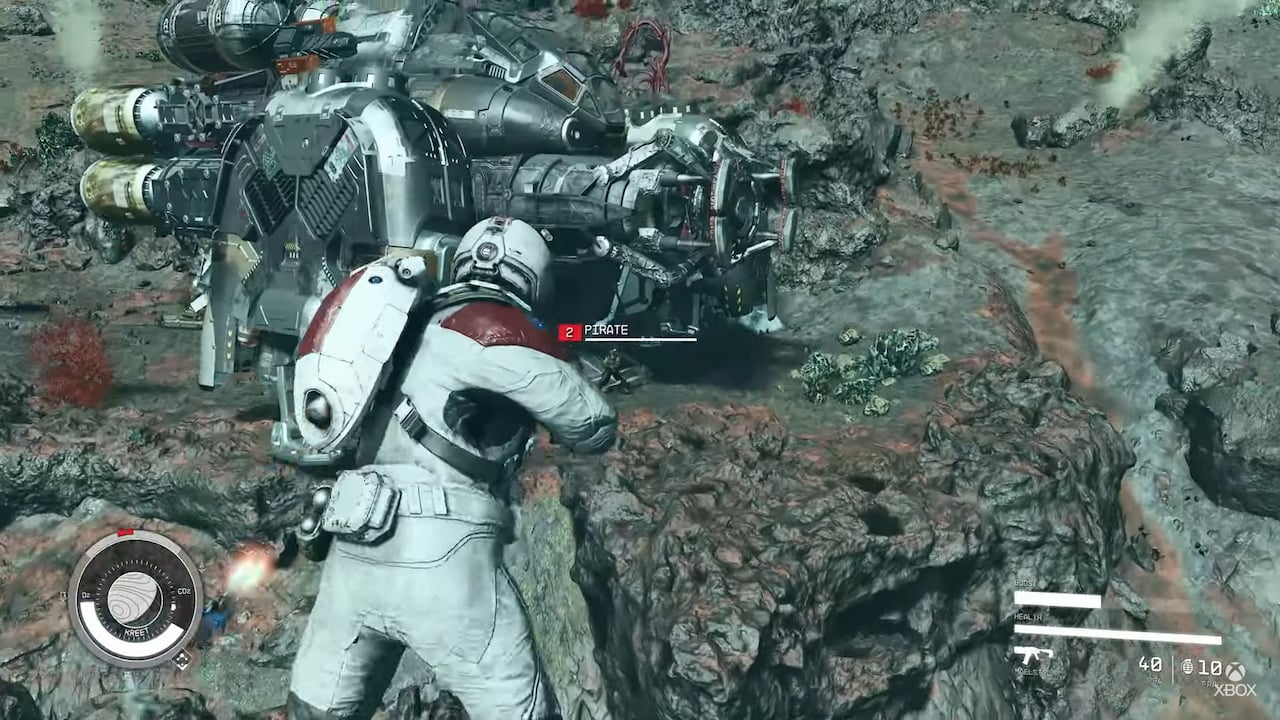Click the Xbox logo watermark
Screen dimensions: 1280x720
point(1236,680)
